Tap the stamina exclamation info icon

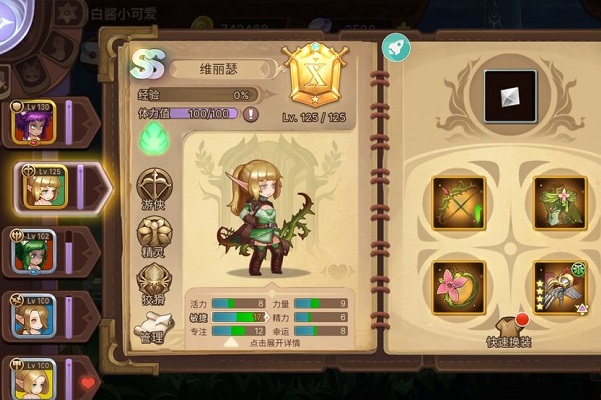coord(251,114)
